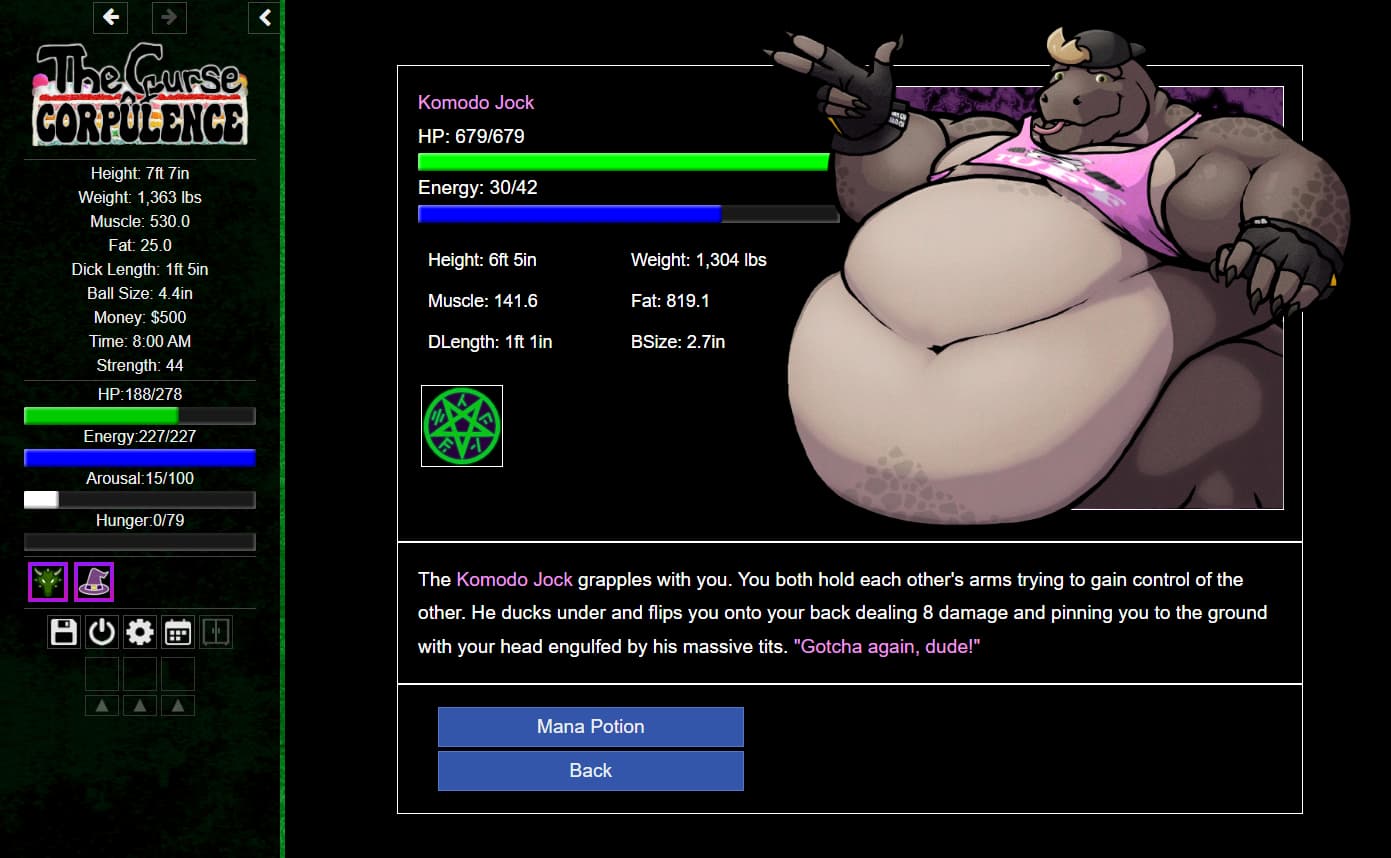Click the rightmost upgrade arrow triangle
The image size is (1391, 858).
point(178,704)
